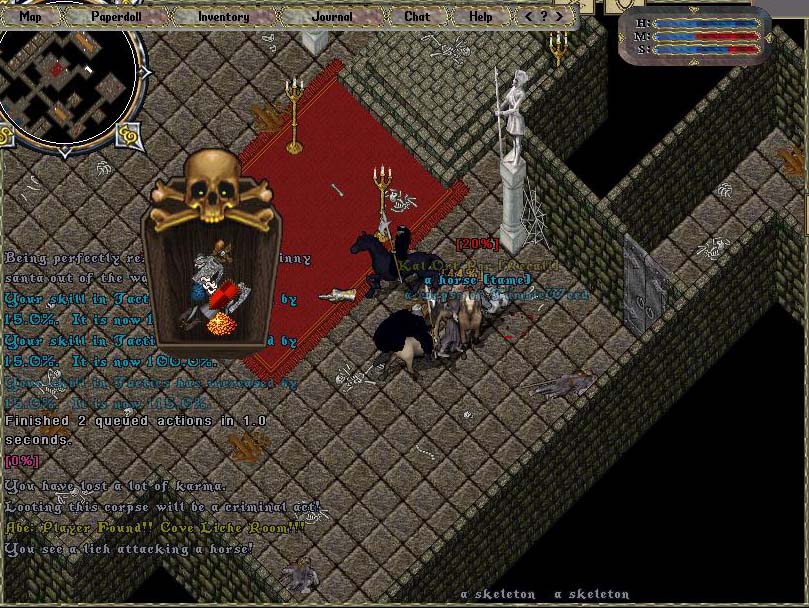
Task: Open the Paperdoll character sheet
Action: click(x=117, y=16)
